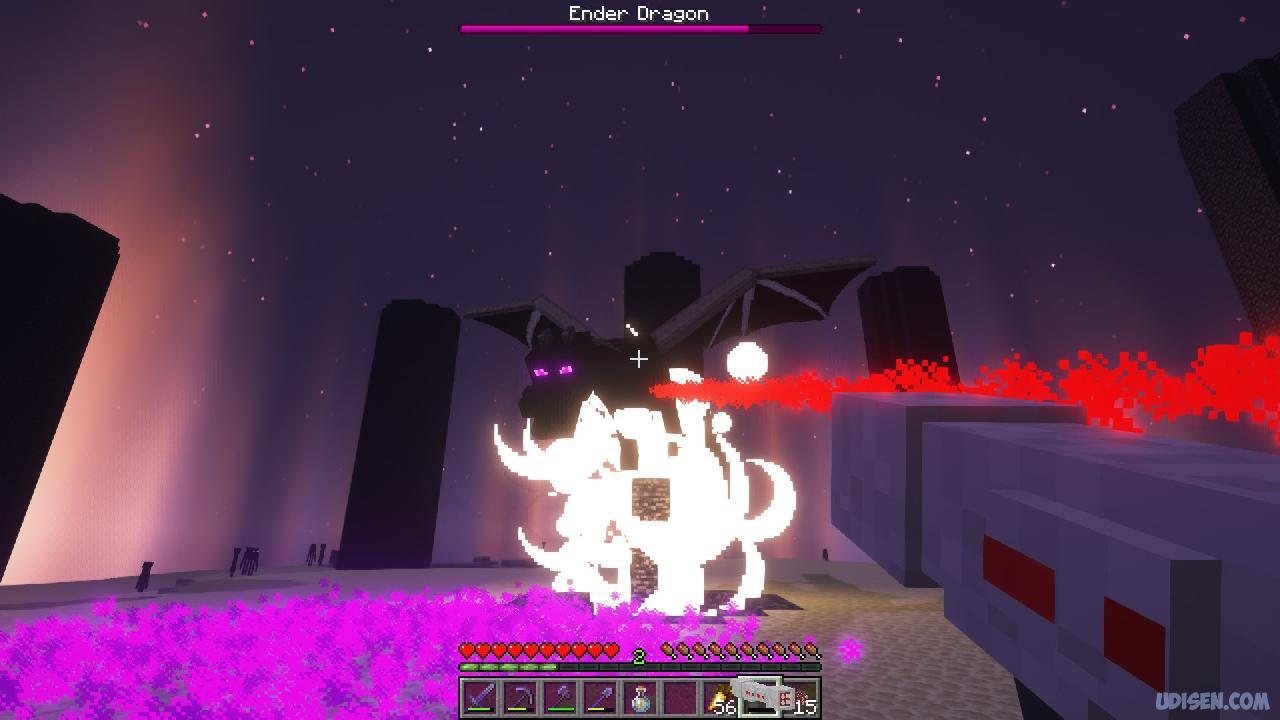Select the netherite sword hotbar slot
1280x720 pixels.
coord(479,697)
